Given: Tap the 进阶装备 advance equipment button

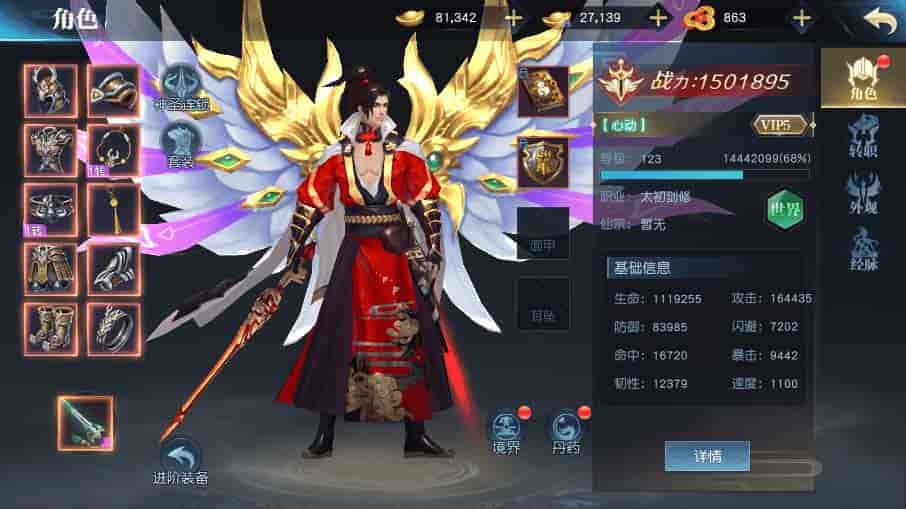Looking at the screenshot, I should [181, 461].
